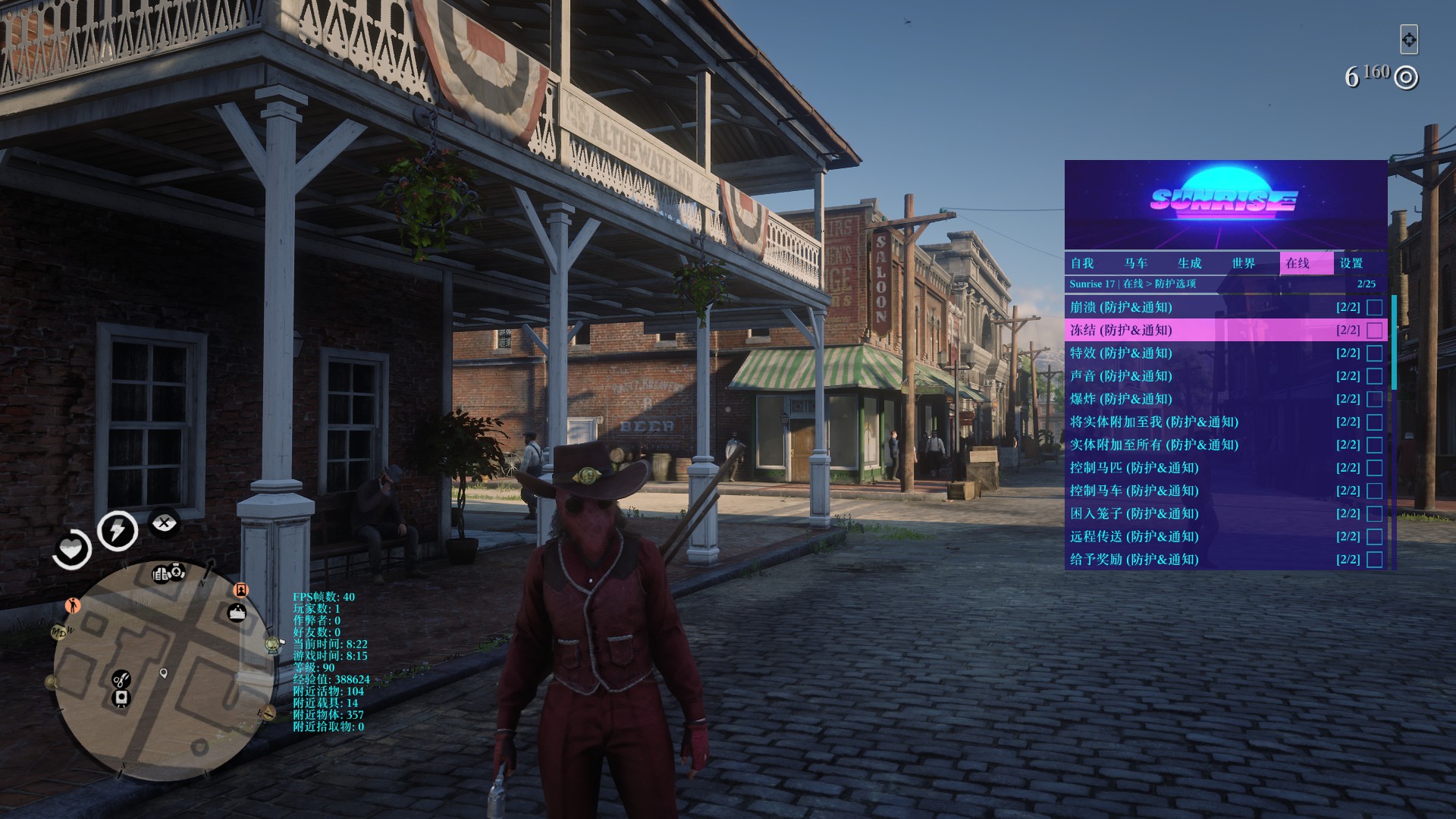
Task: Open the 马车 tab
Action: tap(1136, 263)
